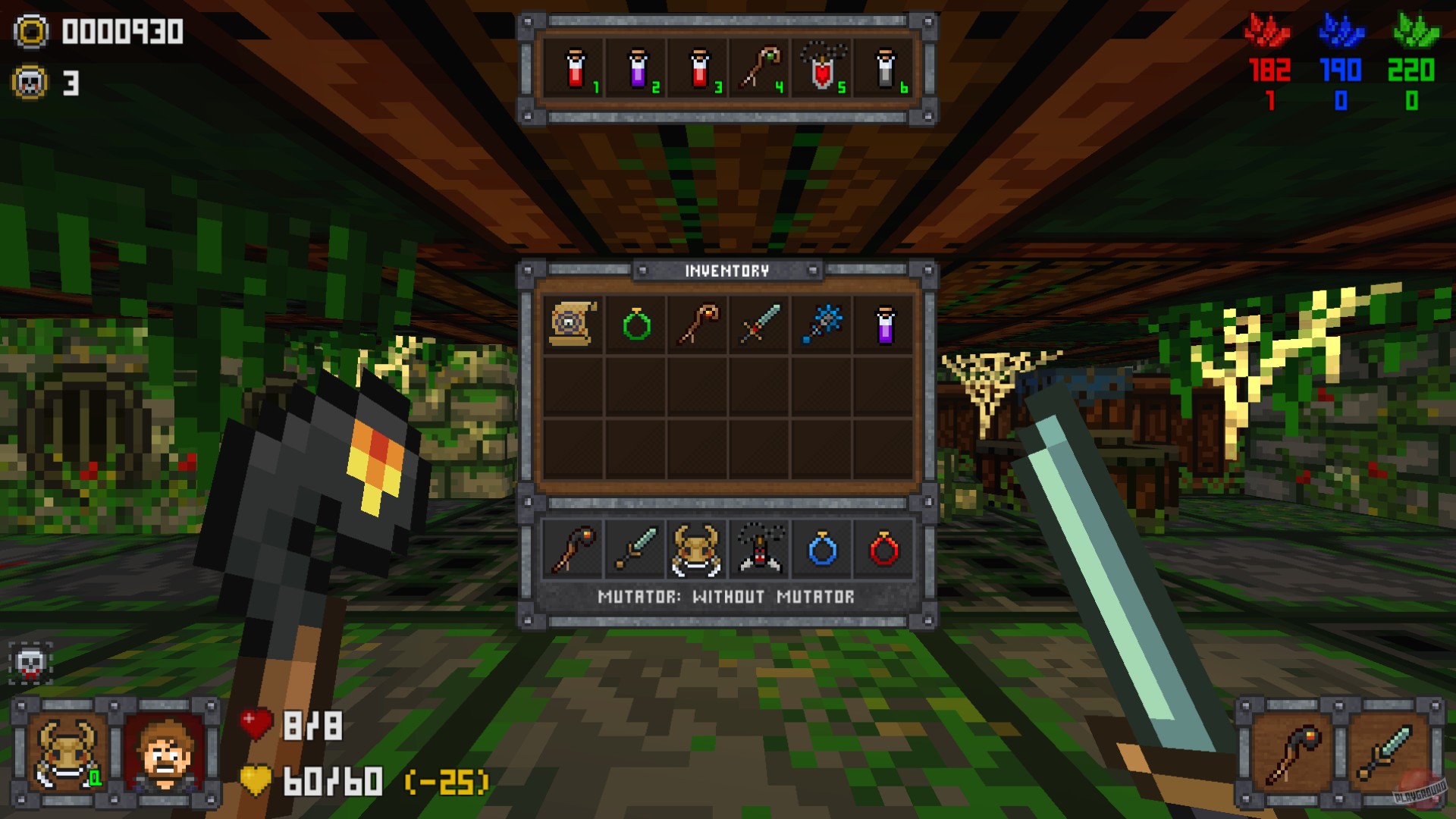Click the skull amulet equipment slot
This screenshot has height=819, width=1456.
pos(760,550)
